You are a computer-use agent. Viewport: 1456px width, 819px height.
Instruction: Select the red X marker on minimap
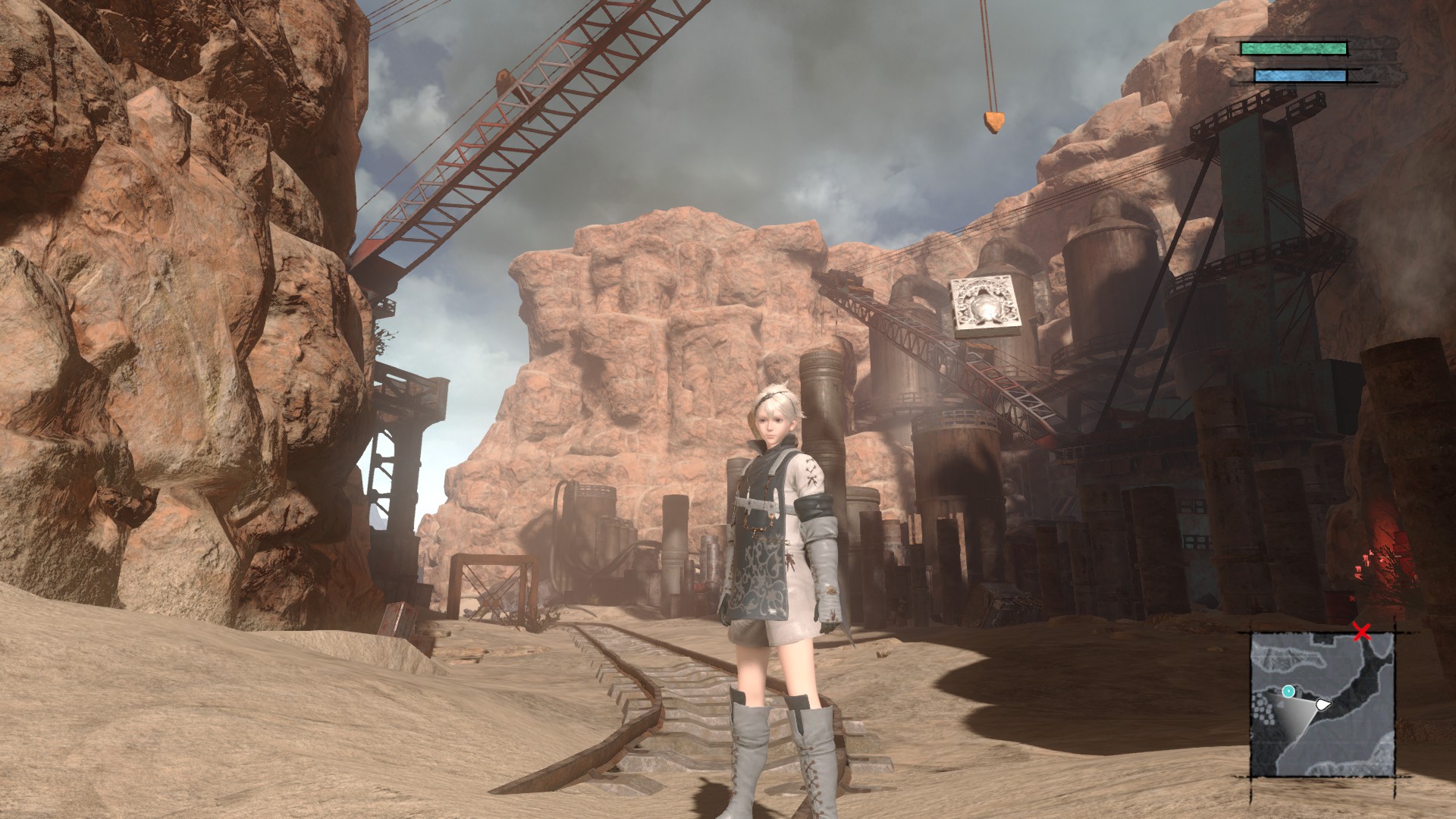(x=1362, y=632)
